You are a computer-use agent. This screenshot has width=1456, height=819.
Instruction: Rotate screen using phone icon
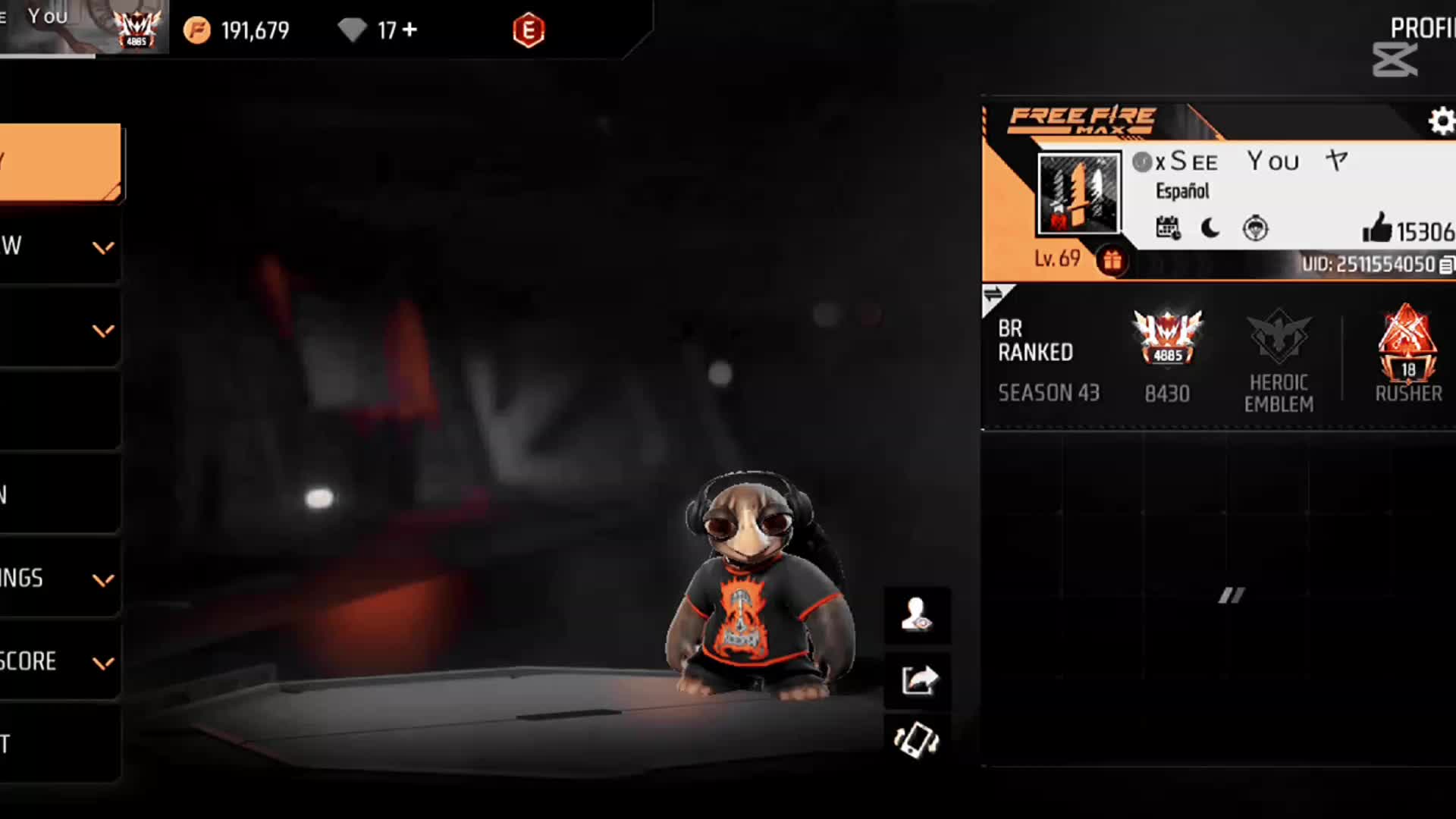click(x=917, y=740)
